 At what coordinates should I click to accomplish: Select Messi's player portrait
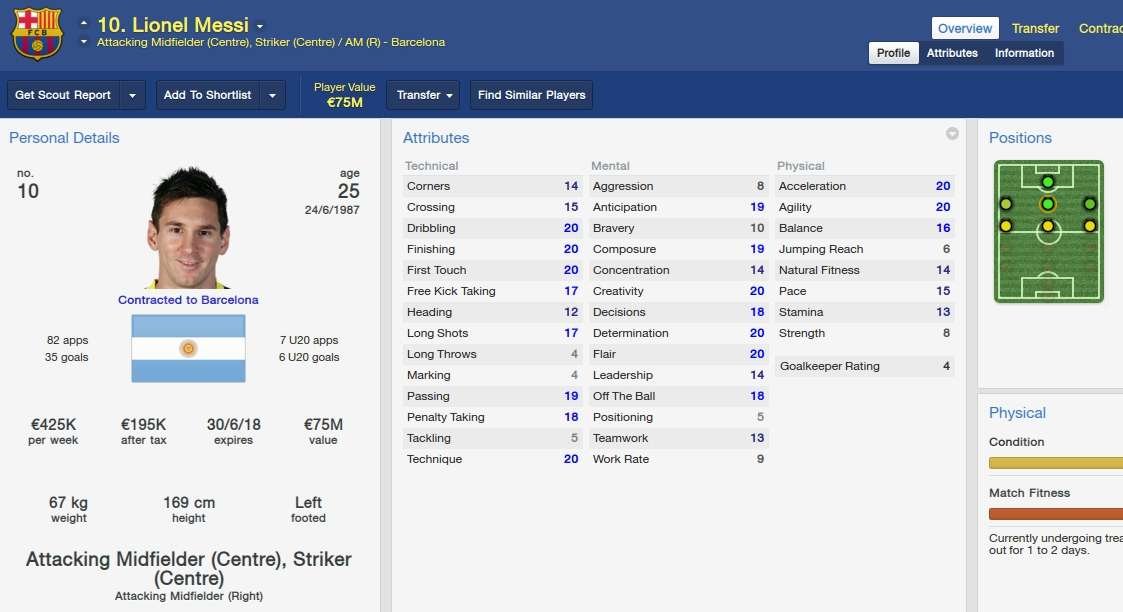pyautogui.click(x=188, y=230)
